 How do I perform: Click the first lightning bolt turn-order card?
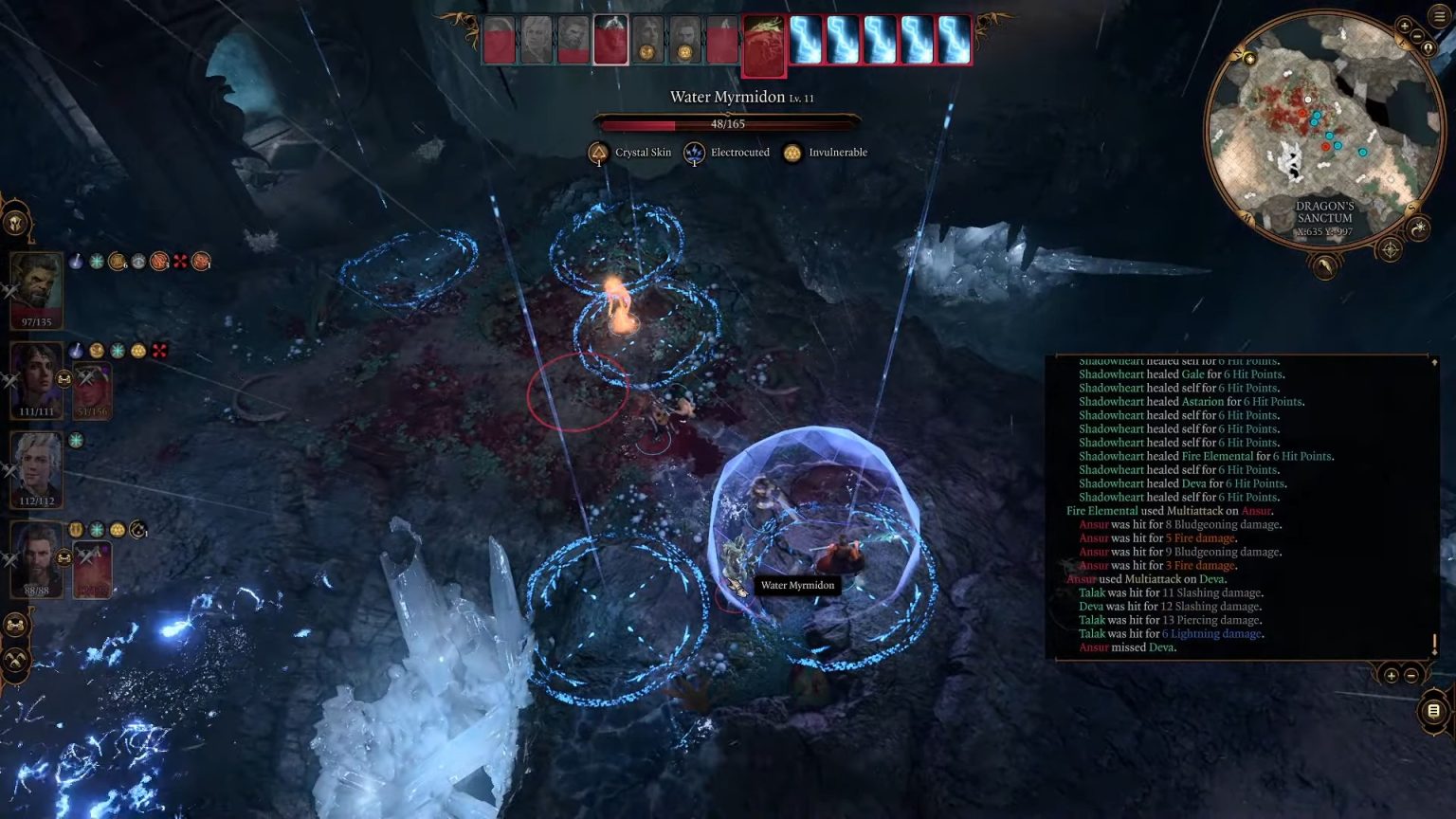pos(806,42)
